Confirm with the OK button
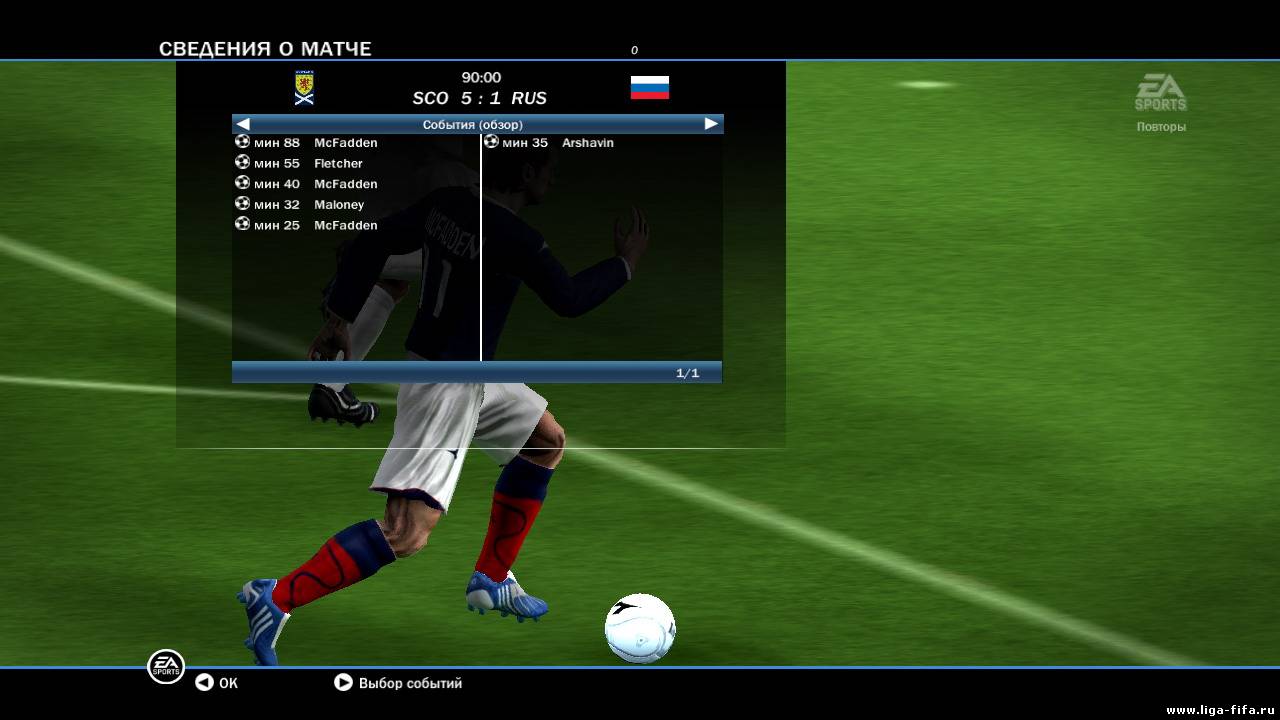 pyautogui.click(x=217, y=683)
